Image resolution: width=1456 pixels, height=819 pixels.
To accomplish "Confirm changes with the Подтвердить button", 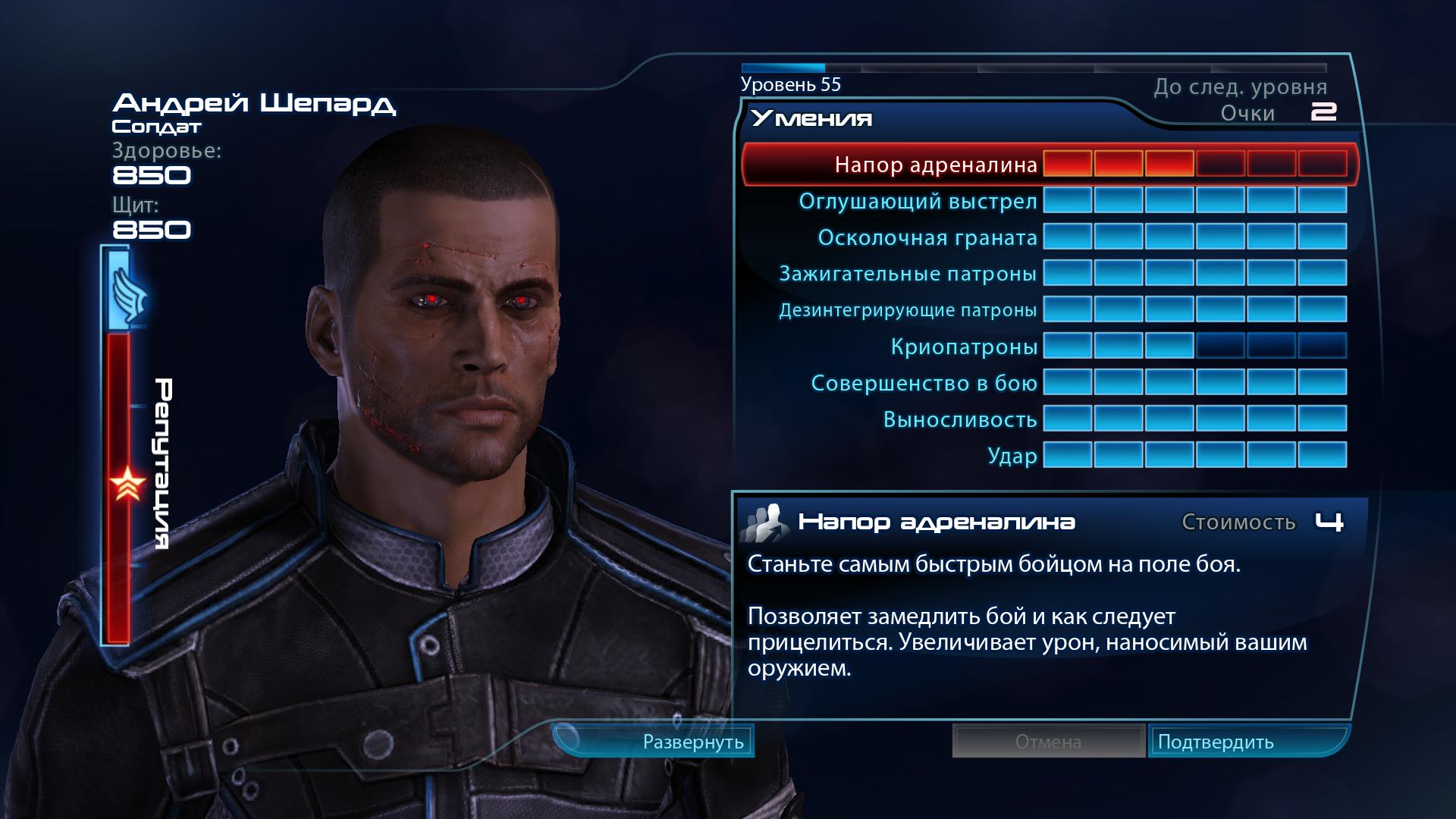I will [x=1216, y=742].
